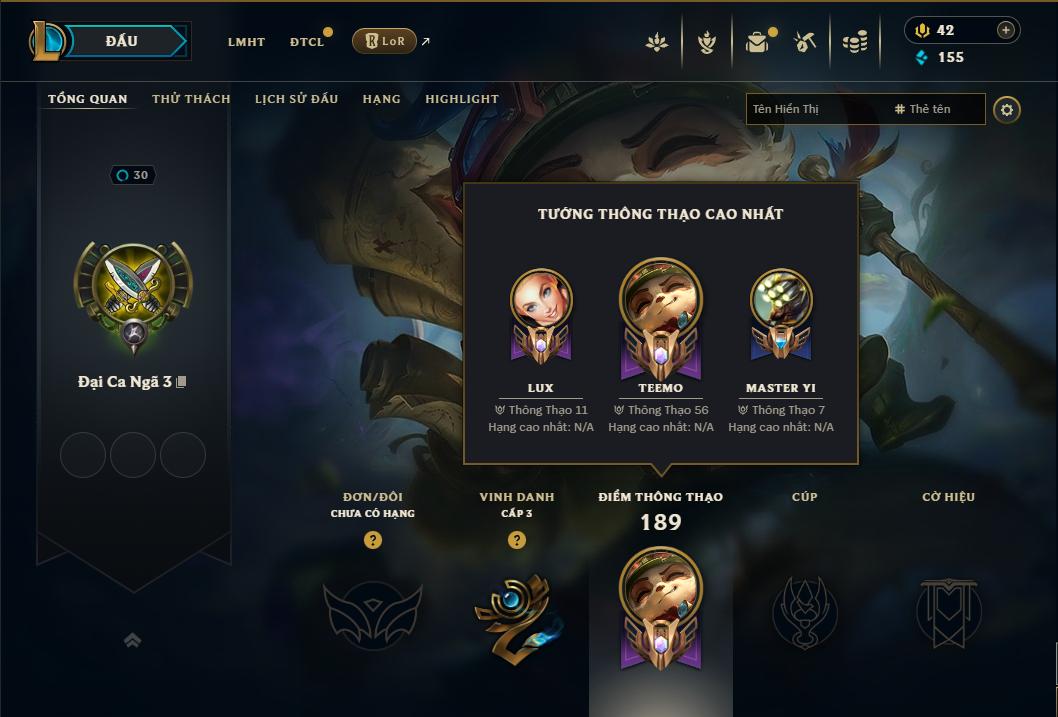Click the Tên Hiển Thị search field
Screen dimensions: 1058x717
[815, 109]
